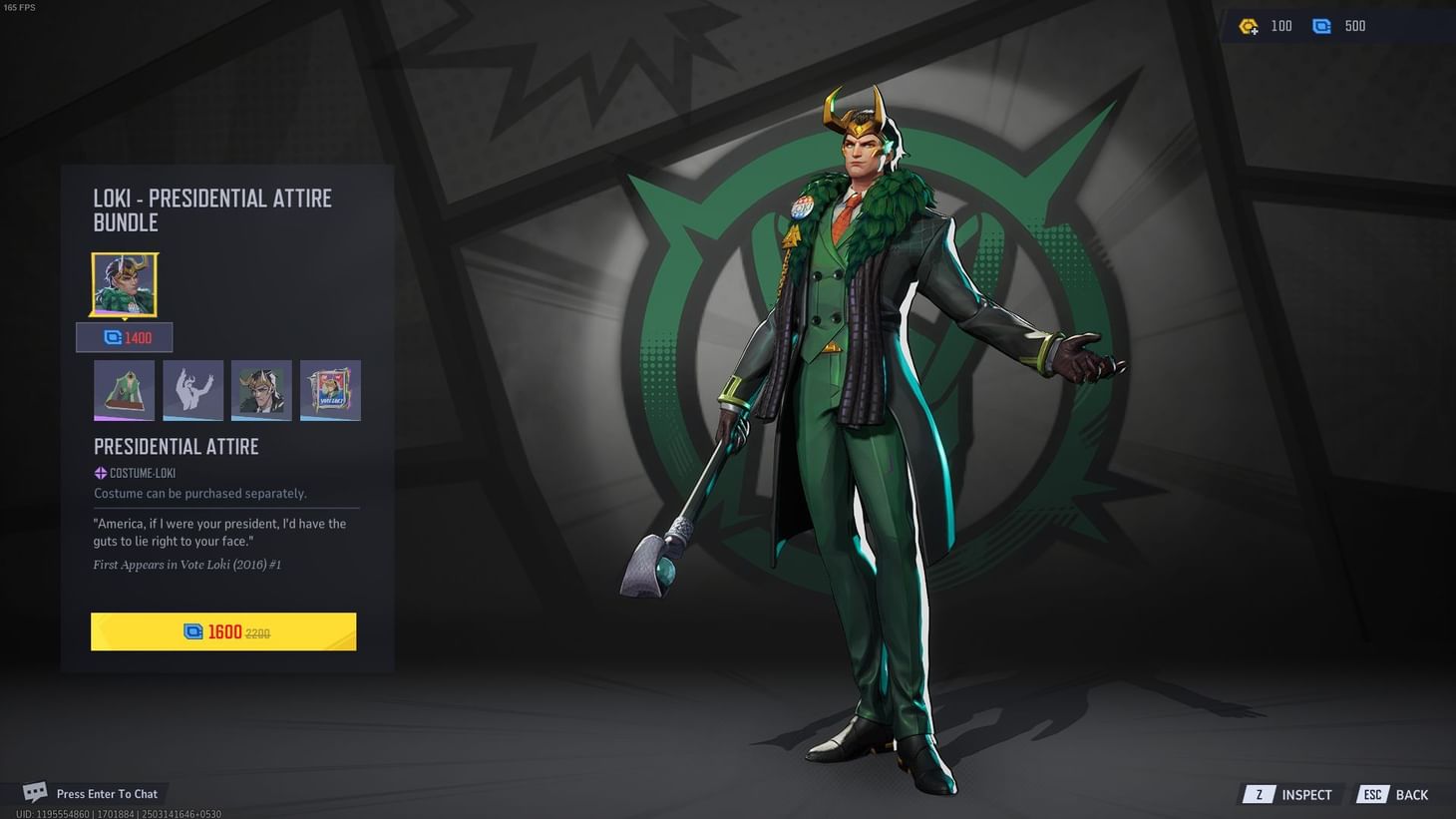Click the Costume-Loki diamond icon
This screenshot has width=1456, height=819.
pyautogui.click(x=100, y=473)
